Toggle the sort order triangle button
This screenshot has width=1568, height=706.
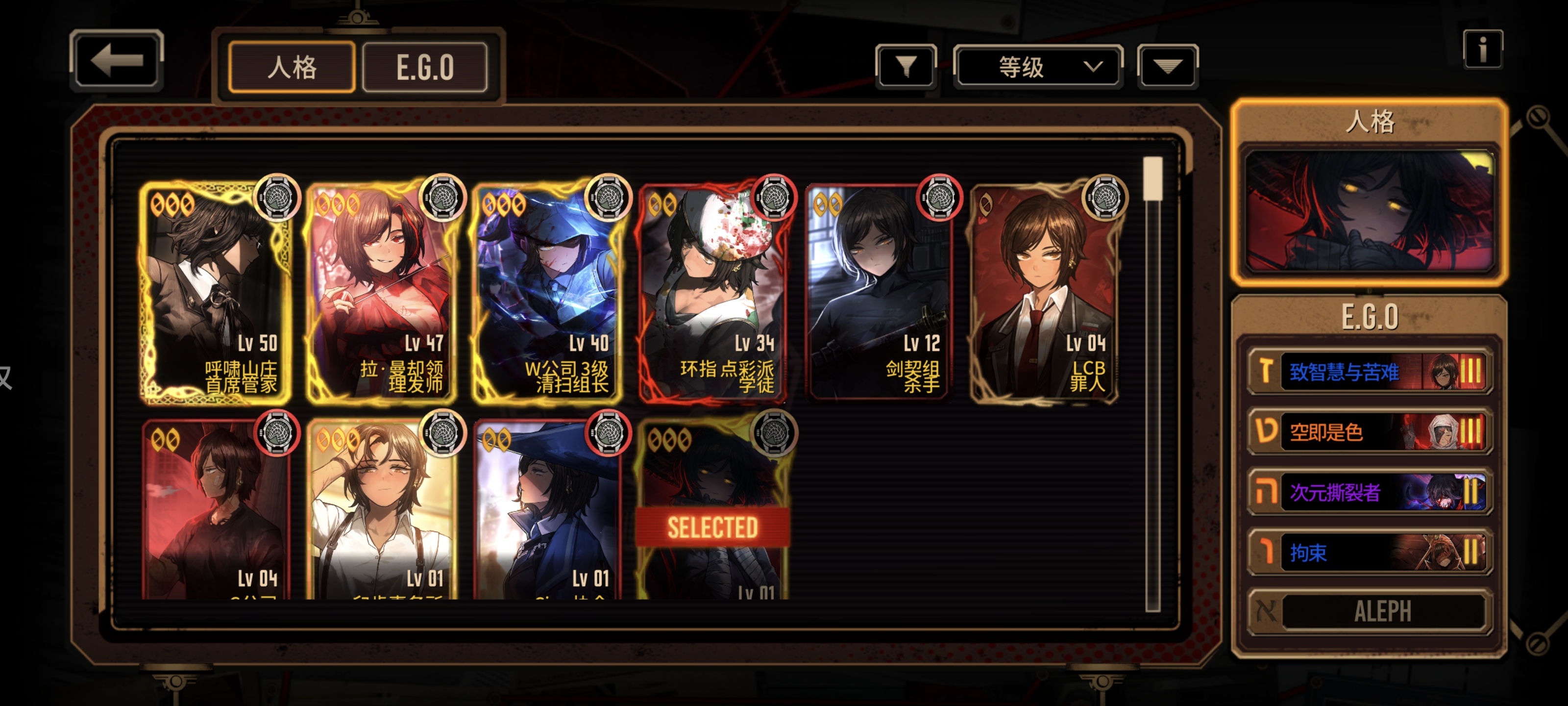point(1167,66)
